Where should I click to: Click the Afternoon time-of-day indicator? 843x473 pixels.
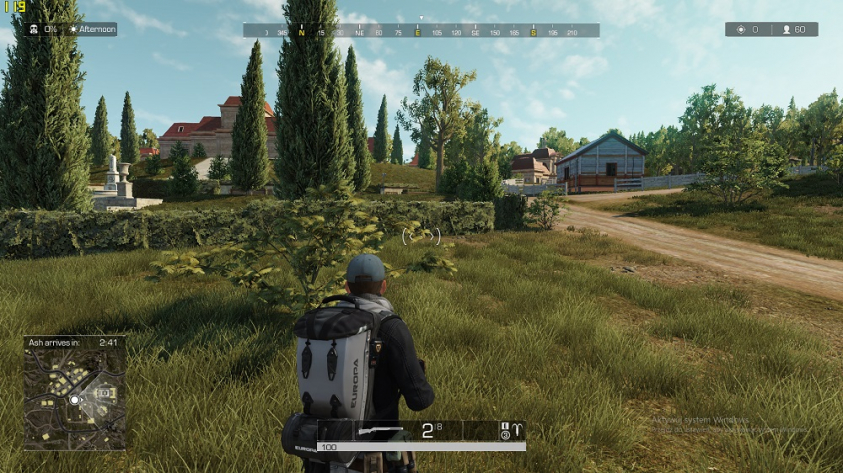92,30
